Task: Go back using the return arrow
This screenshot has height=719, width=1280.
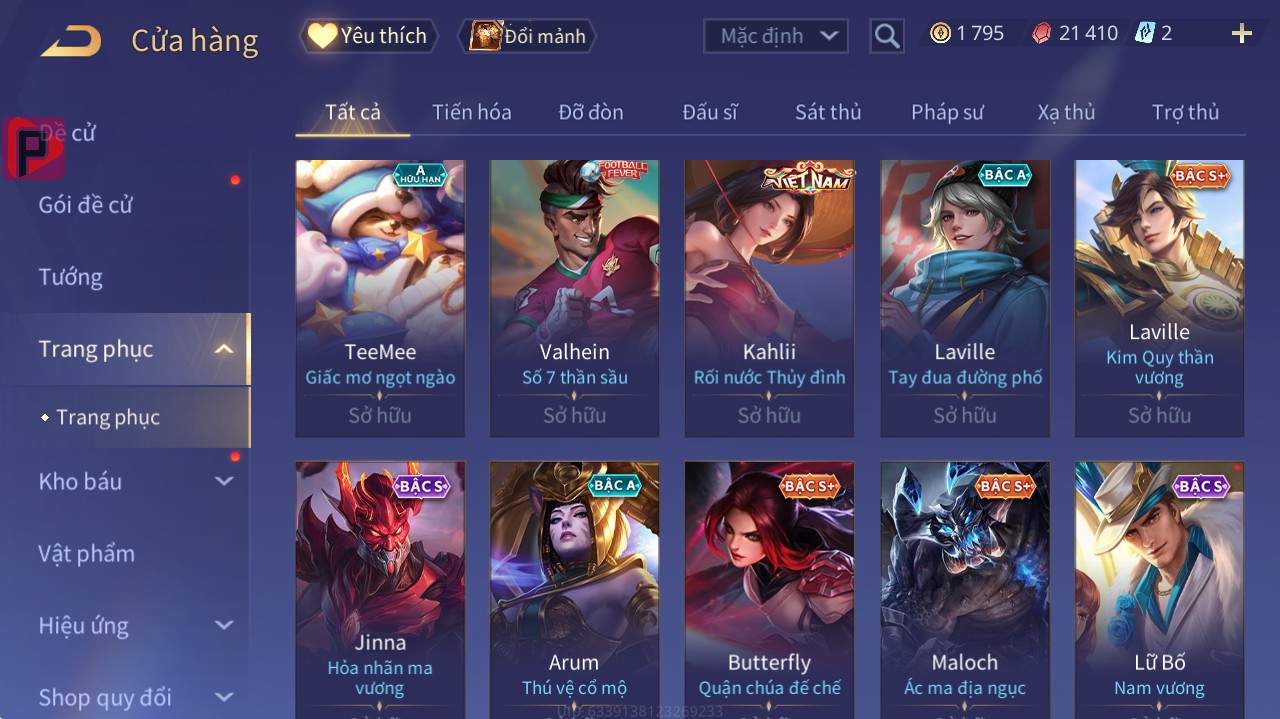Action: 71,41
